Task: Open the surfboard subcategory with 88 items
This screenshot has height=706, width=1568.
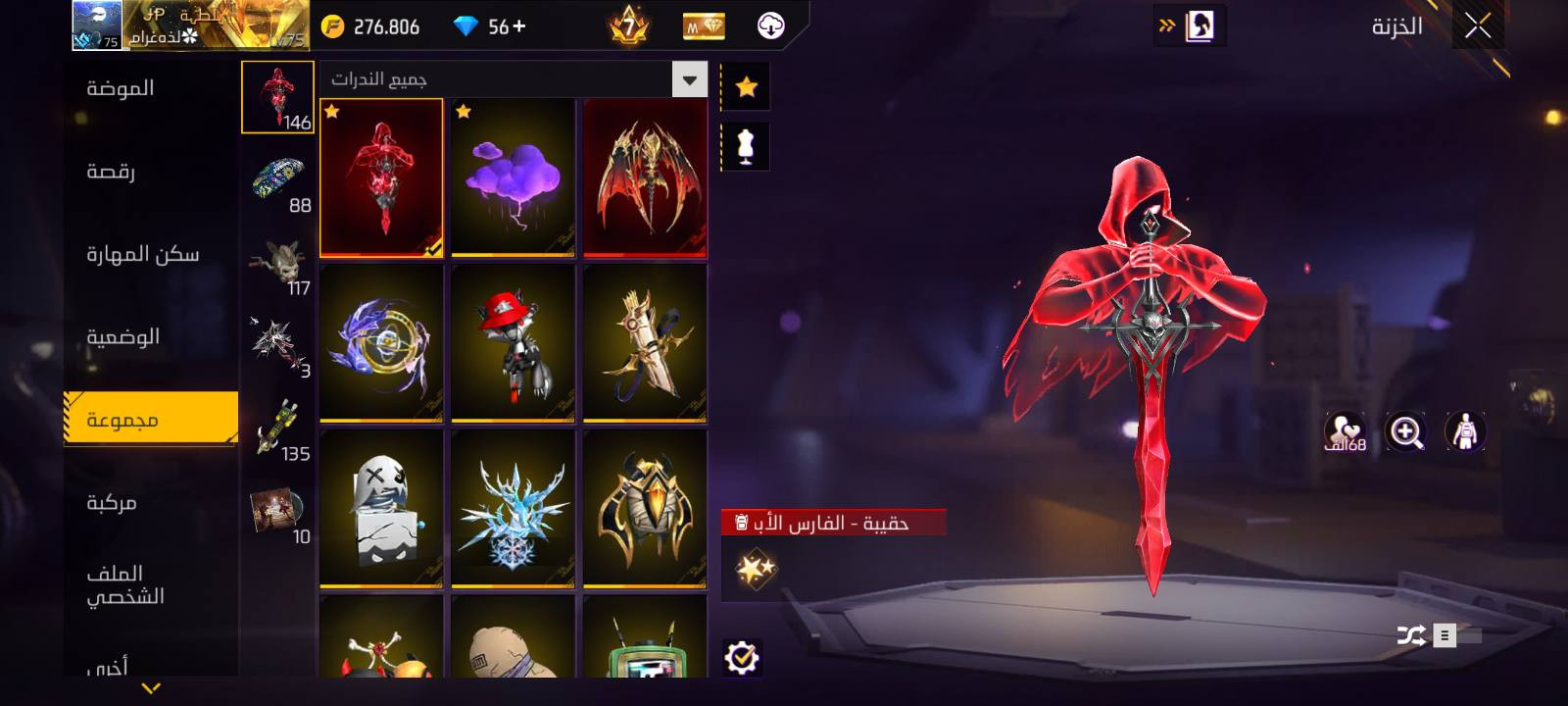Action: point(278,182)
